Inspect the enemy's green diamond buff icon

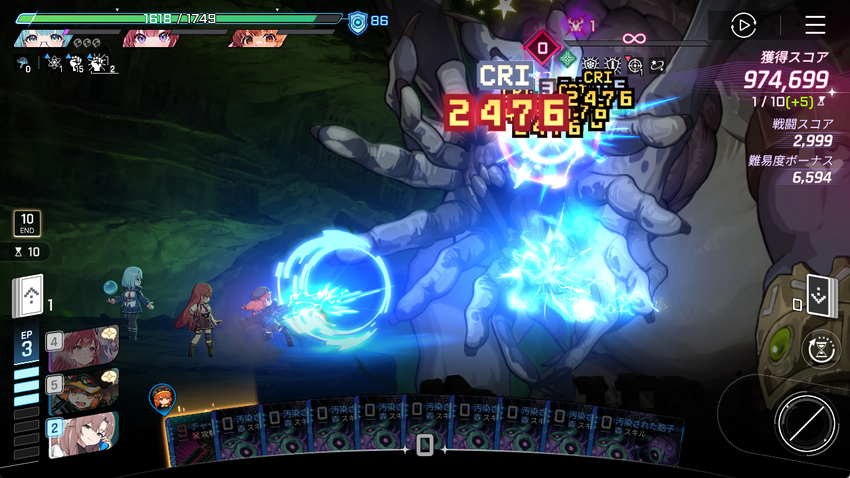(567, 58)
